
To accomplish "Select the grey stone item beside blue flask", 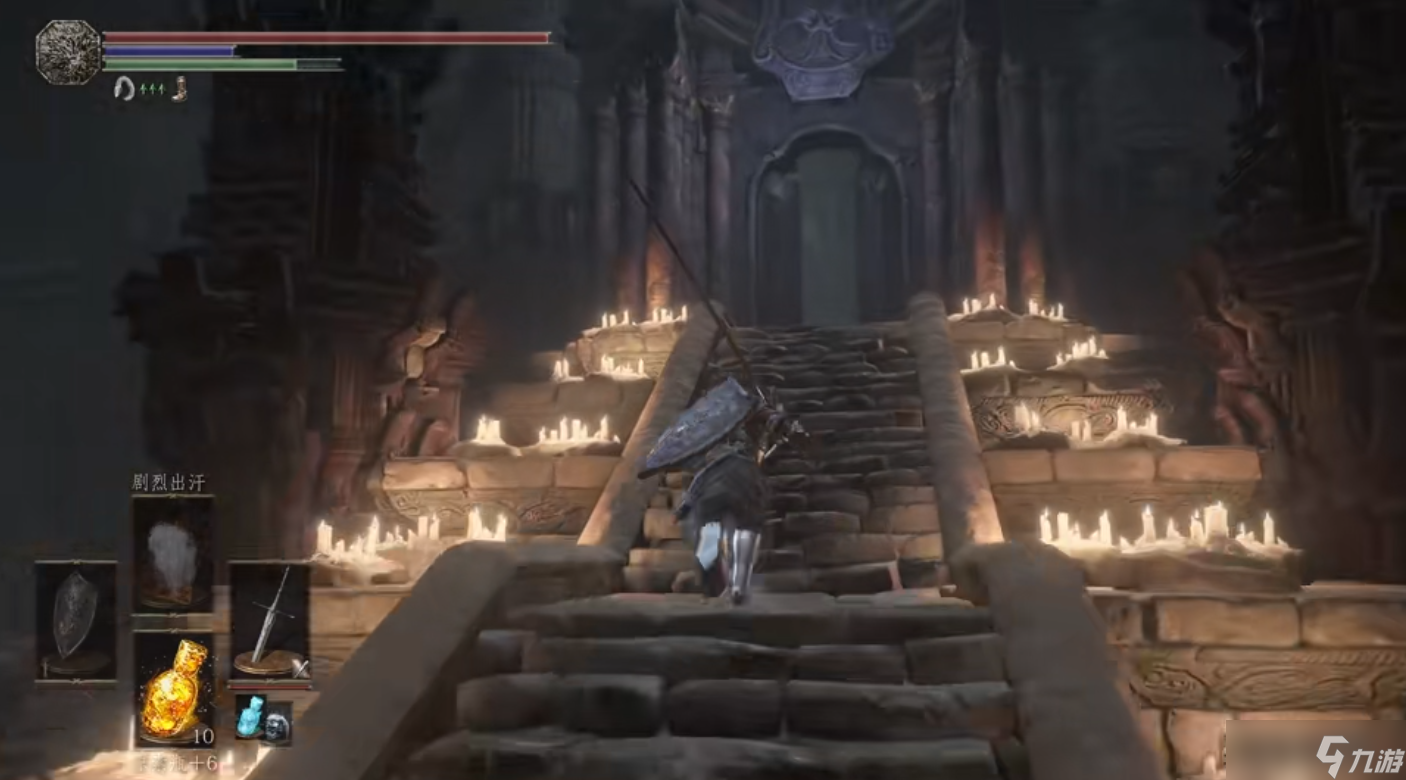I will coord(277,722).
